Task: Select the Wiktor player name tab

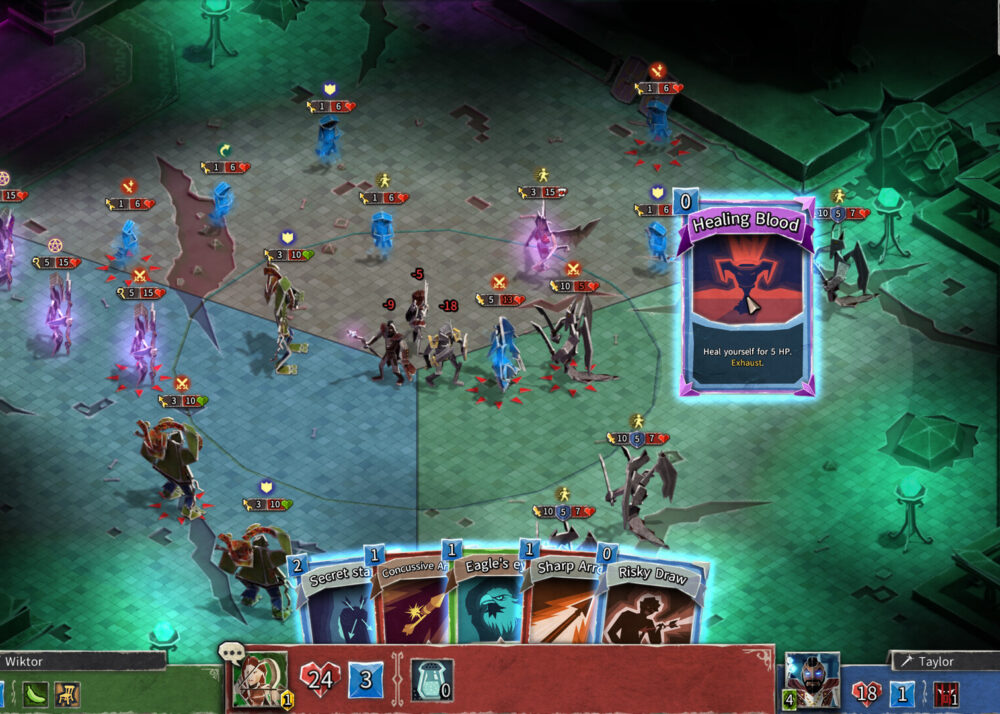Action: (x=80, y=661)
